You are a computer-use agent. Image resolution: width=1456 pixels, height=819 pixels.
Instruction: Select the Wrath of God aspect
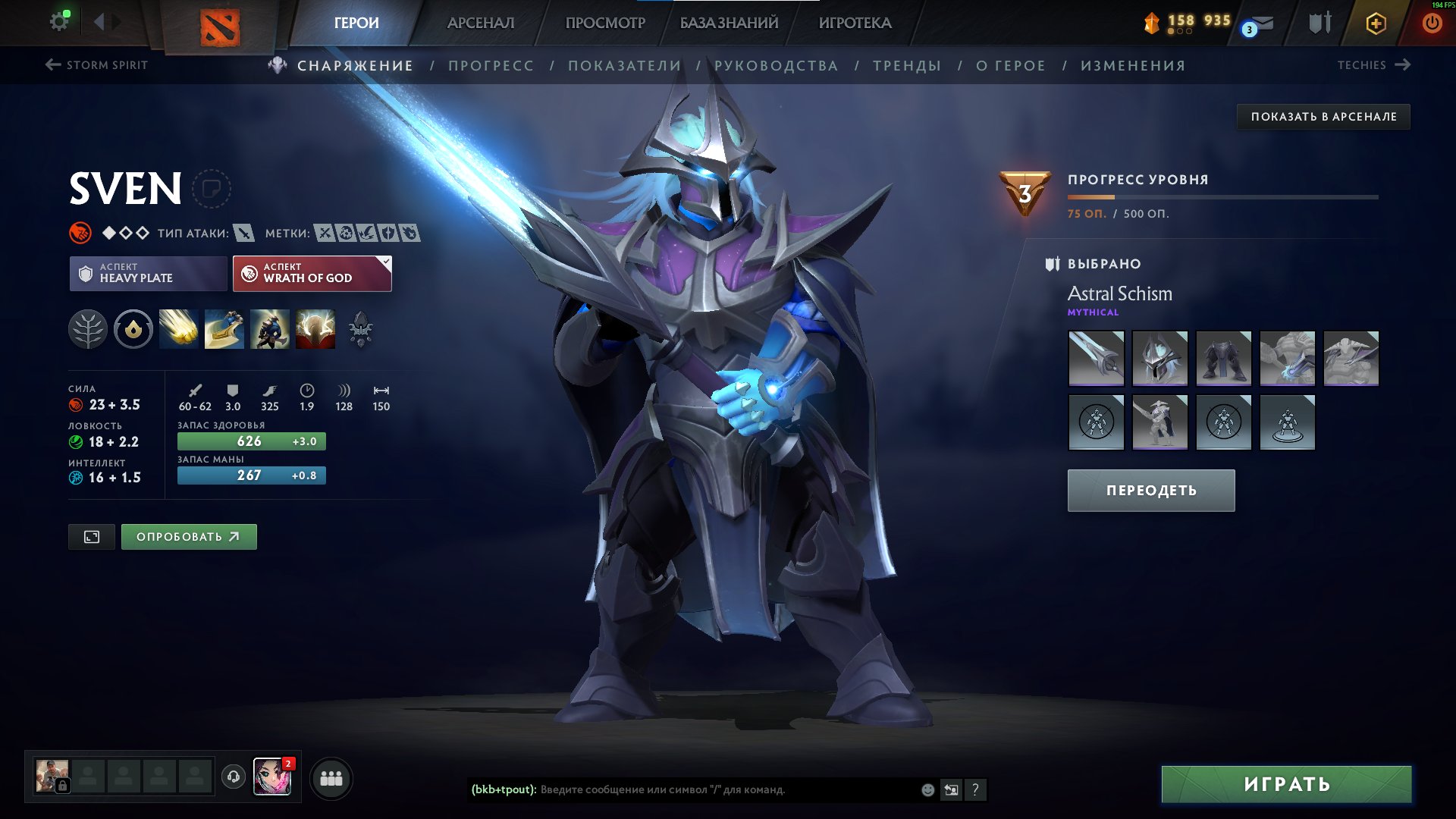[309, 273]
